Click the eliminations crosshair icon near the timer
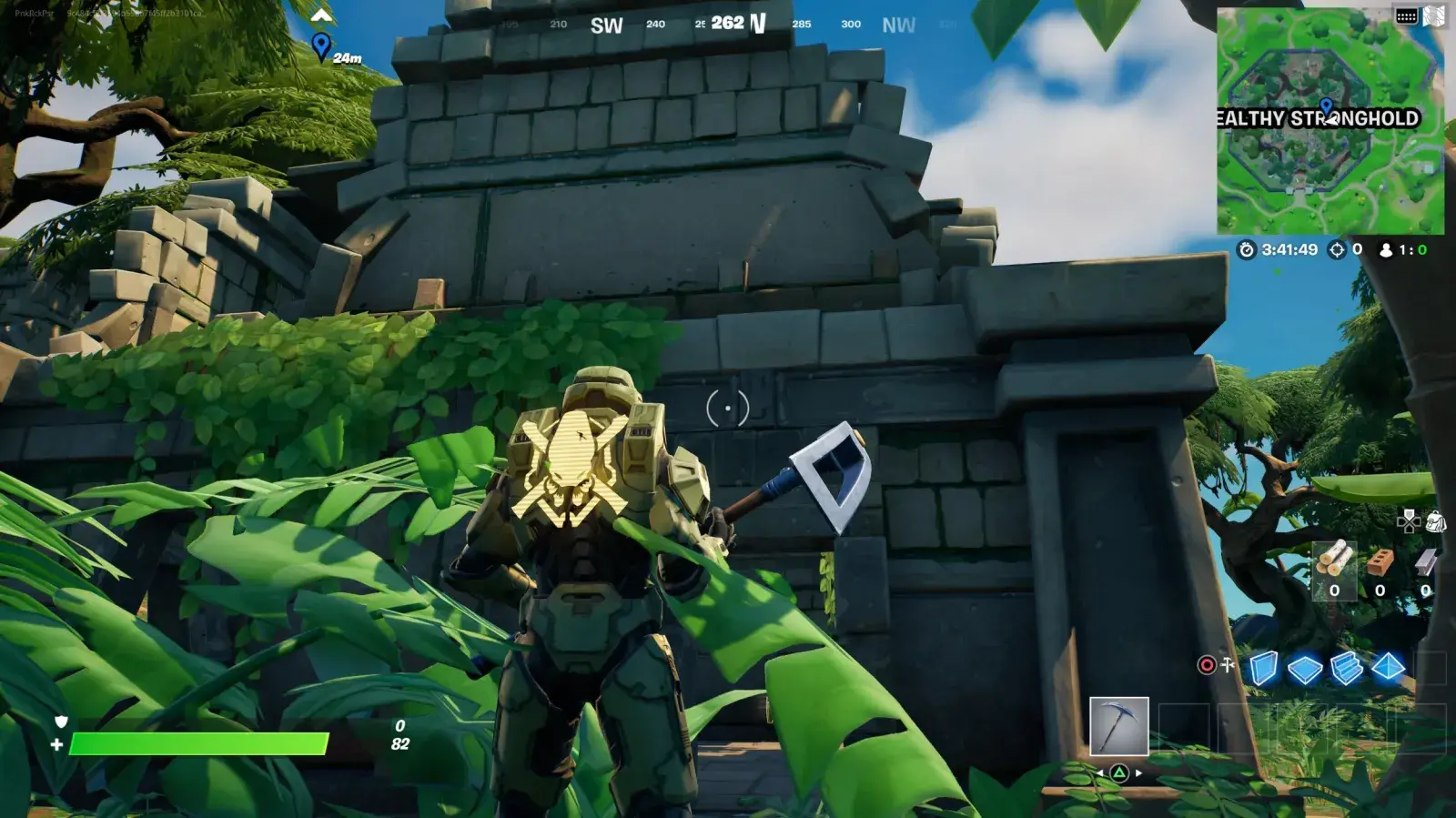Viewport: 1456px width, 818px height. tap(1336, 250)
